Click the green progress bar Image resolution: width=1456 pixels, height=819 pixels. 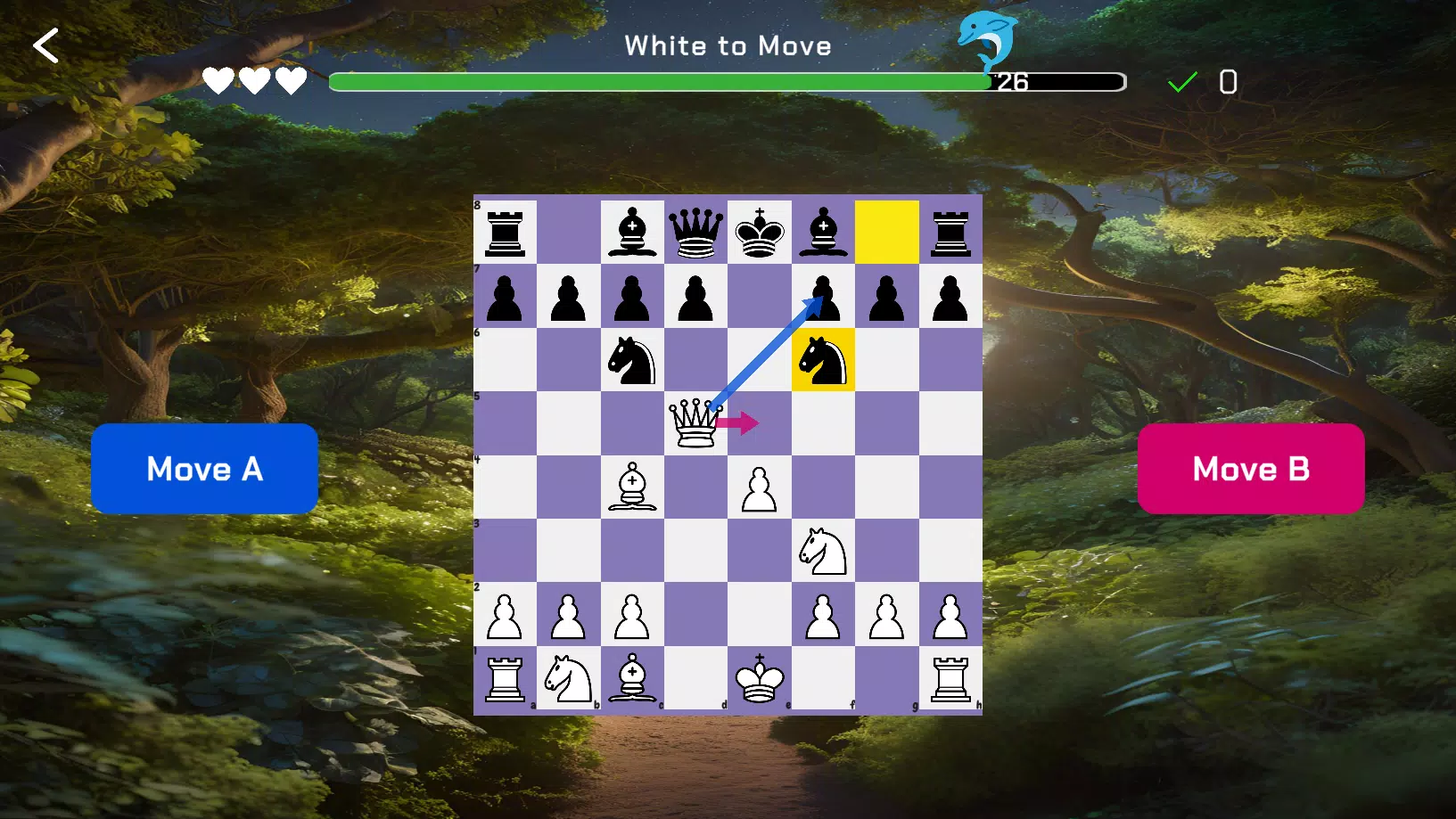(660, 81)
